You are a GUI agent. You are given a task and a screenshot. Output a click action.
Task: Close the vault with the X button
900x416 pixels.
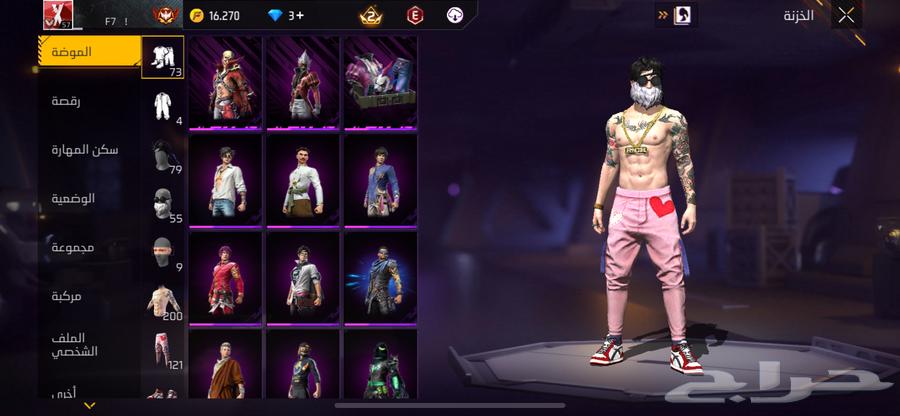coord(846,15)
